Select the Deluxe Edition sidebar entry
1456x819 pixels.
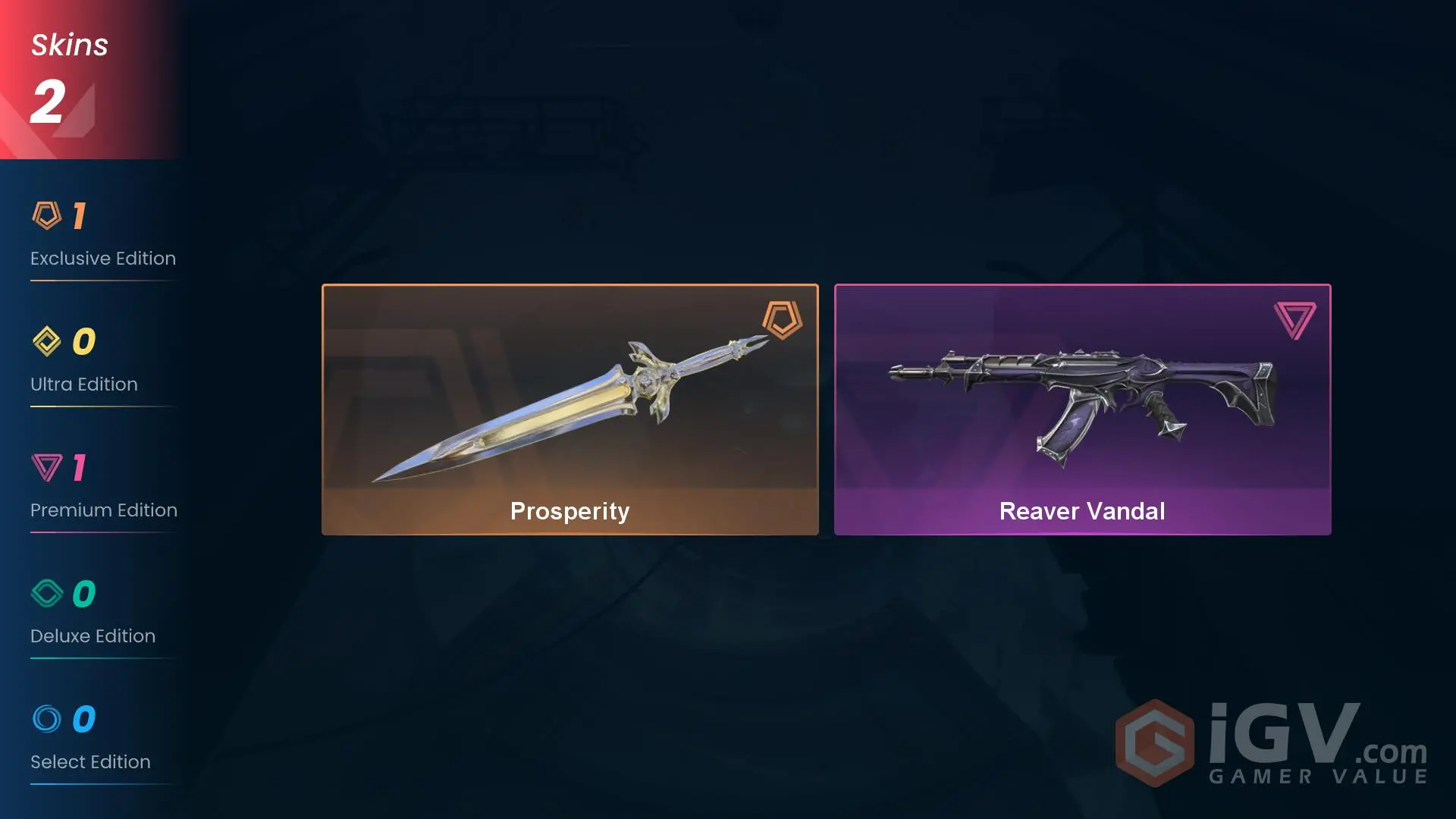92,614
